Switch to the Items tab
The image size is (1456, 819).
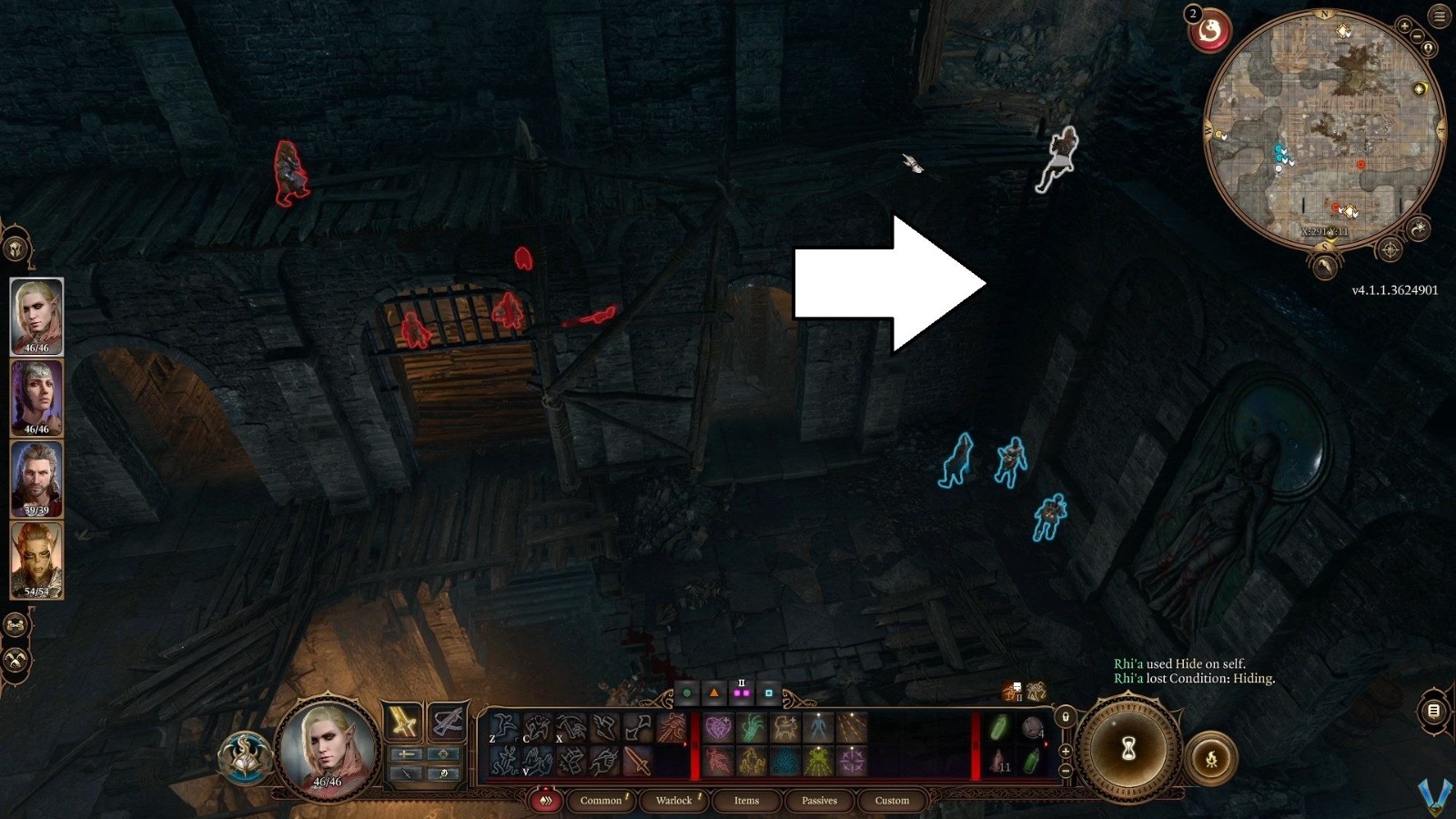pos(745,801)
